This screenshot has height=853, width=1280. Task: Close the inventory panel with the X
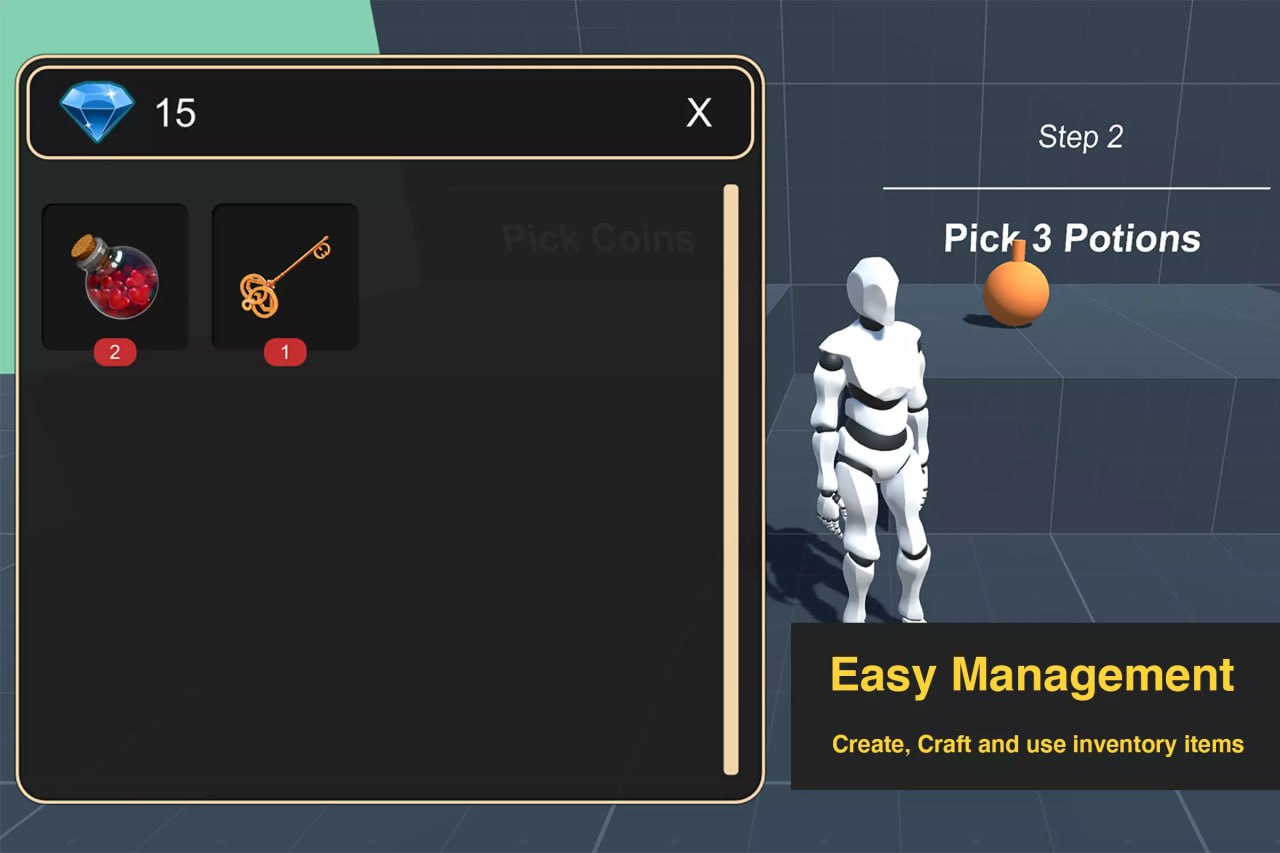[699, 113]
